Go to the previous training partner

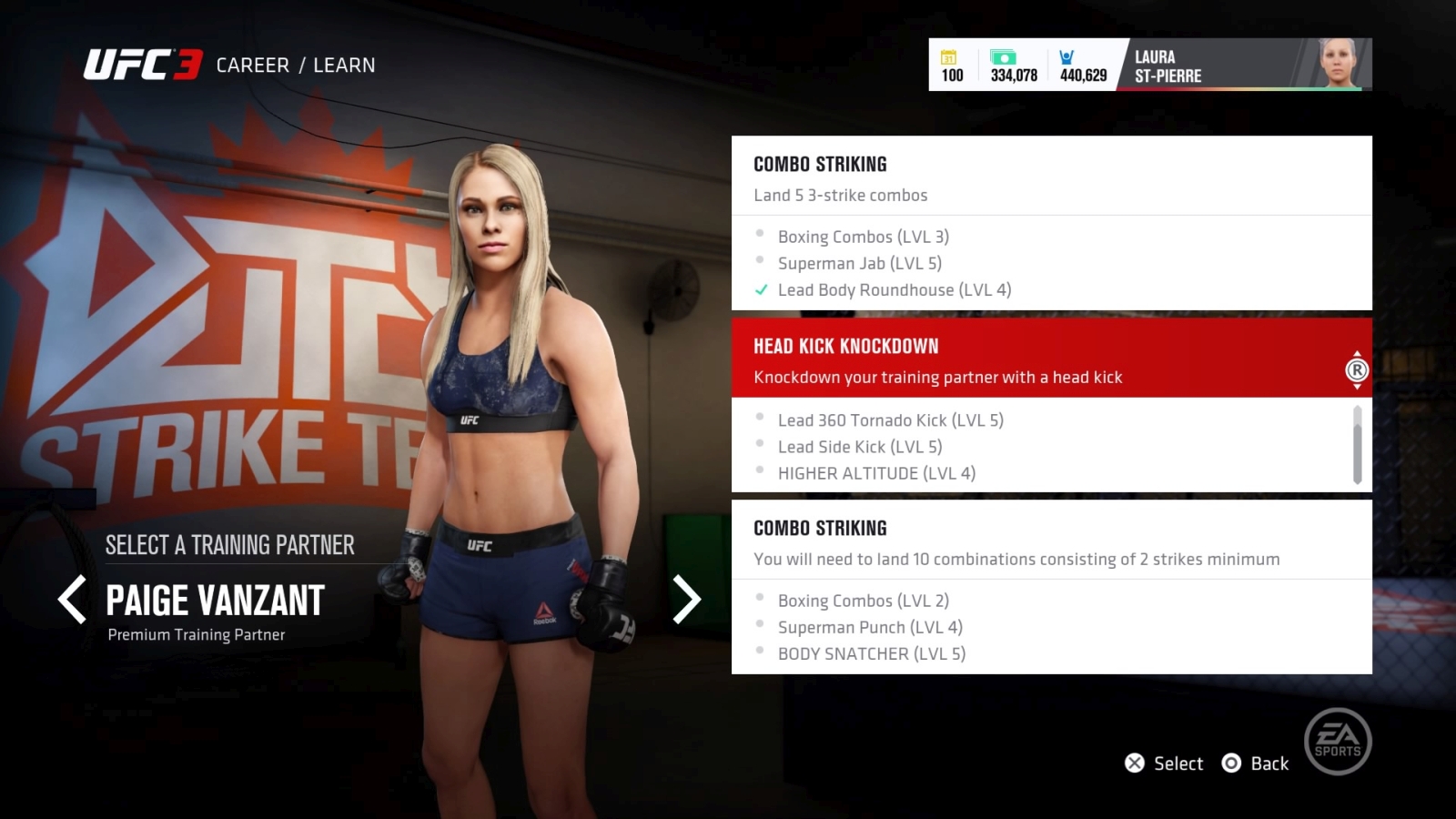[x=73, y=600]
